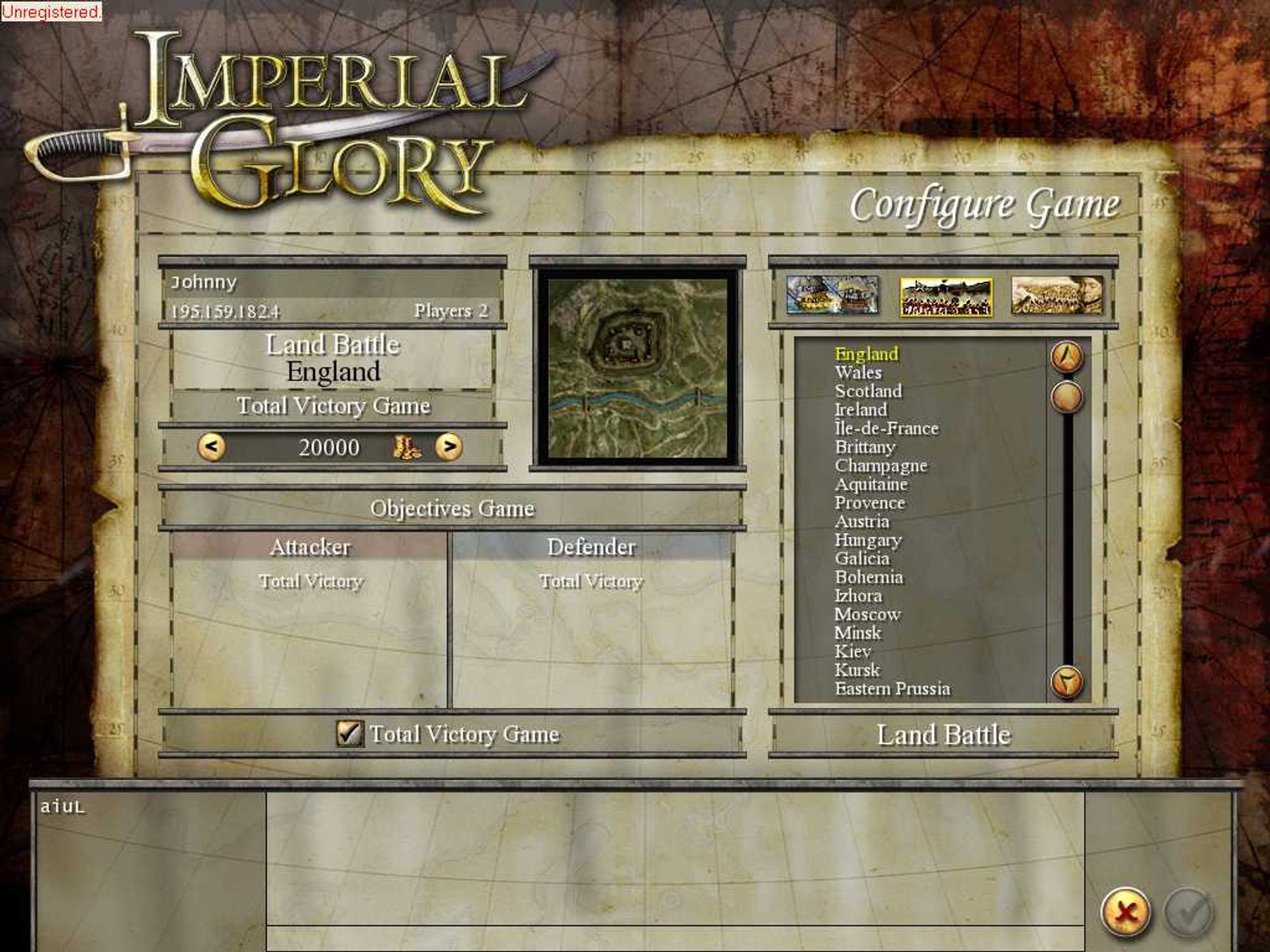Pick the historical battle cavalry thumbnail

click(1057, 295)
